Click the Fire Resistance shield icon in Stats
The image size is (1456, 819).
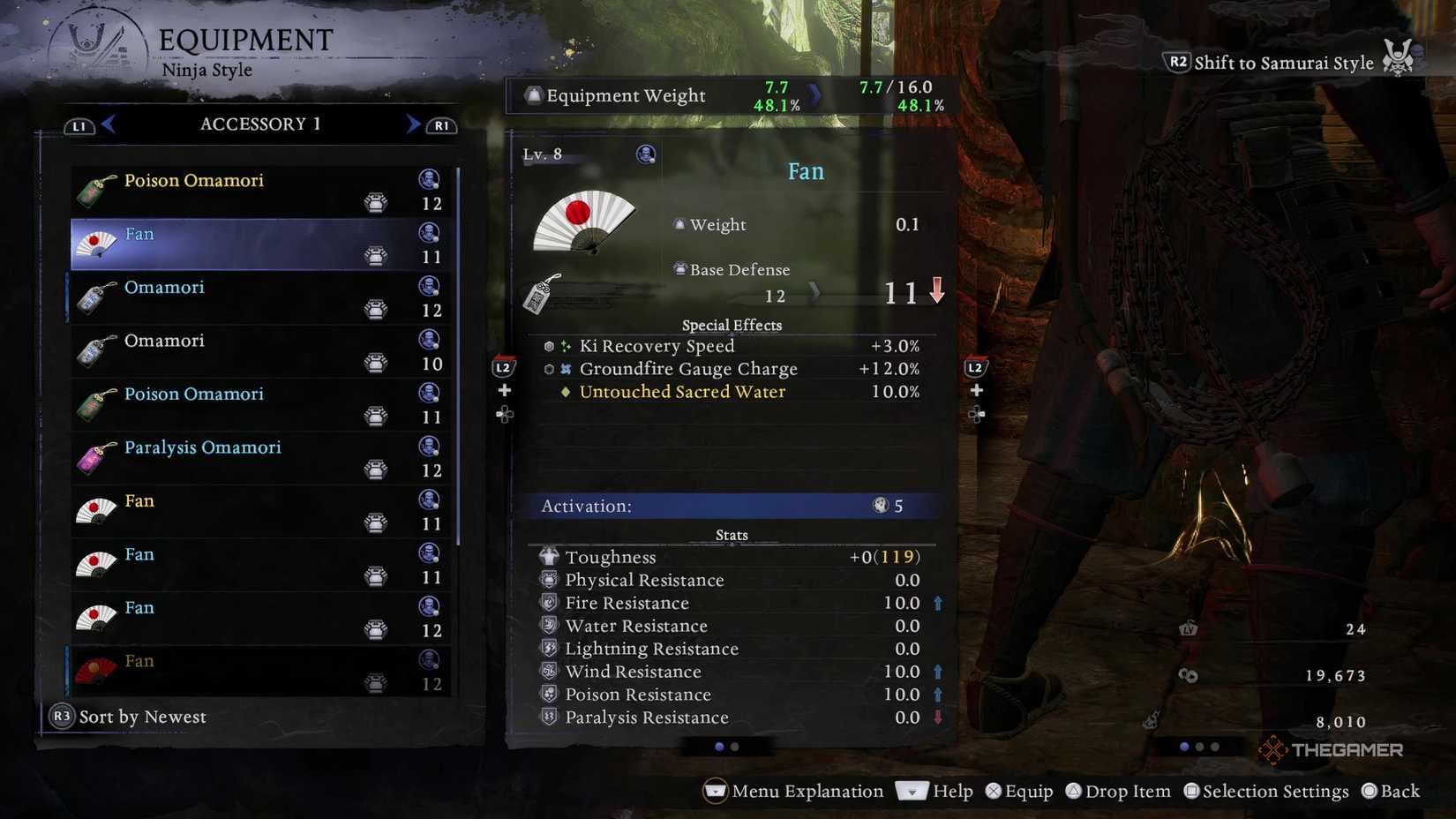coord(549,603)
